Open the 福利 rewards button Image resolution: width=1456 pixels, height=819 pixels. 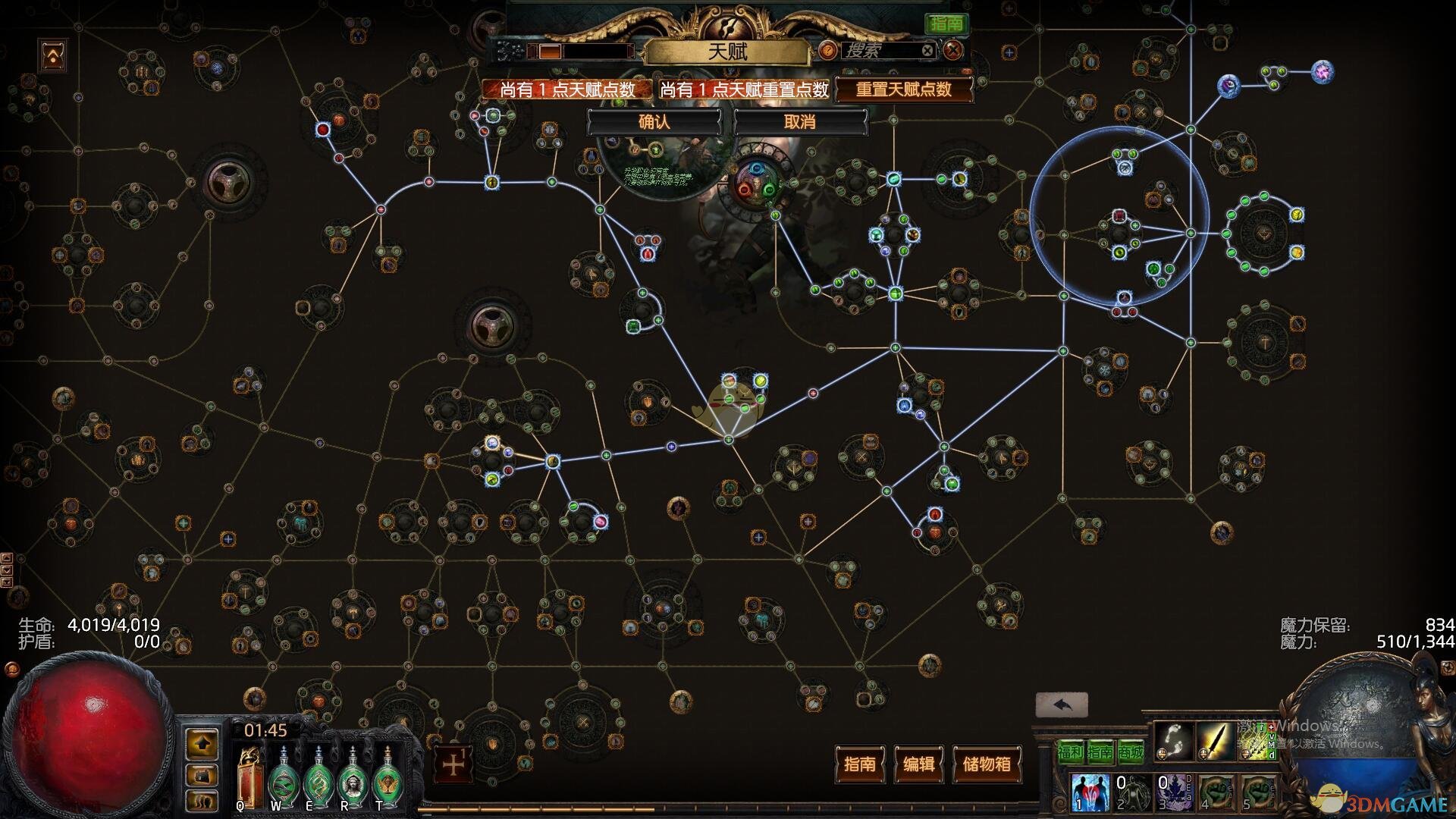coord(1071,752)
